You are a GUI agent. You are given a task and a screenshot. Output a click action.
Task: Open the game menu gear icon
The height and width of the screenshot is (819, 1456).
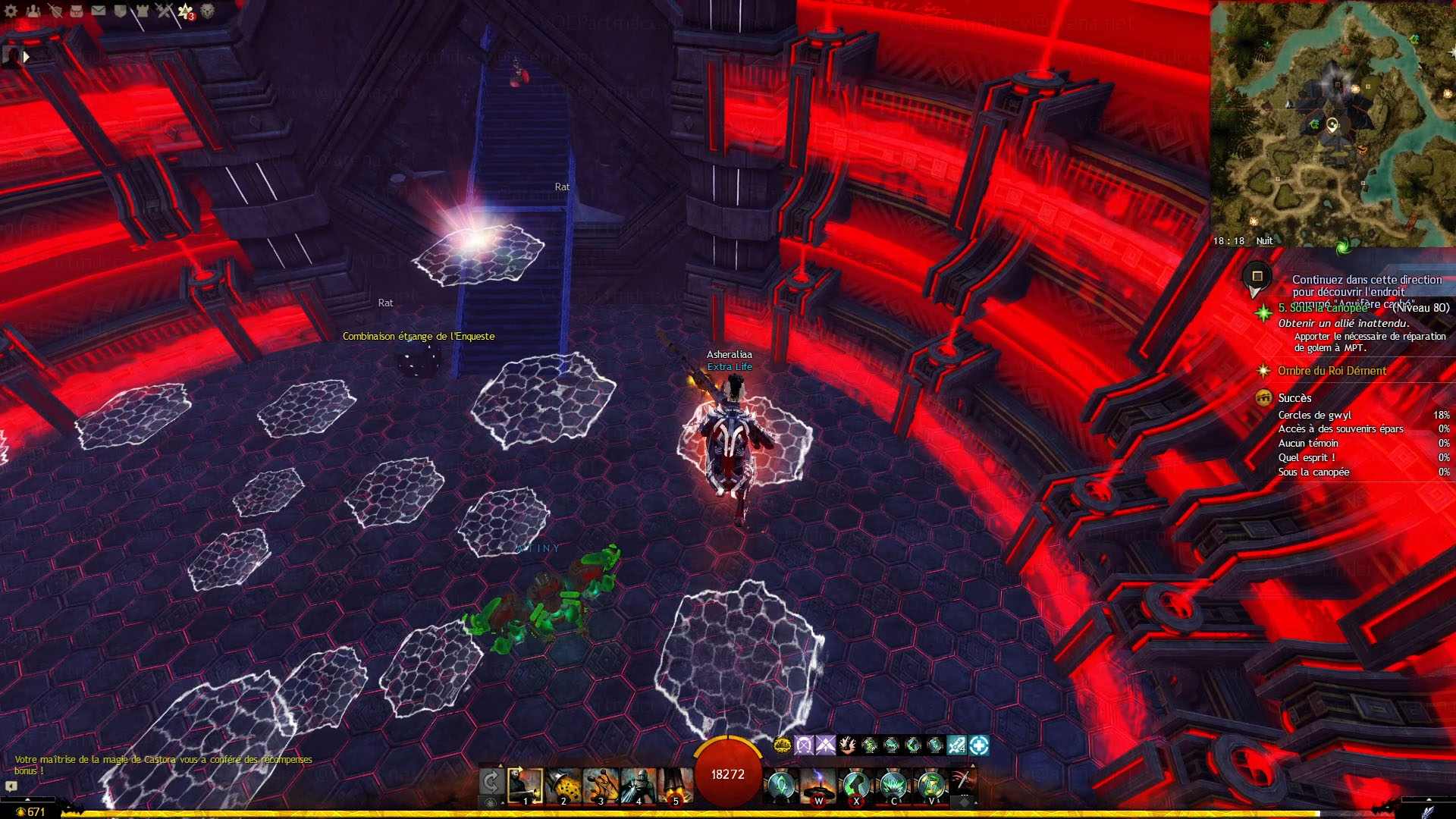(11, 11)
